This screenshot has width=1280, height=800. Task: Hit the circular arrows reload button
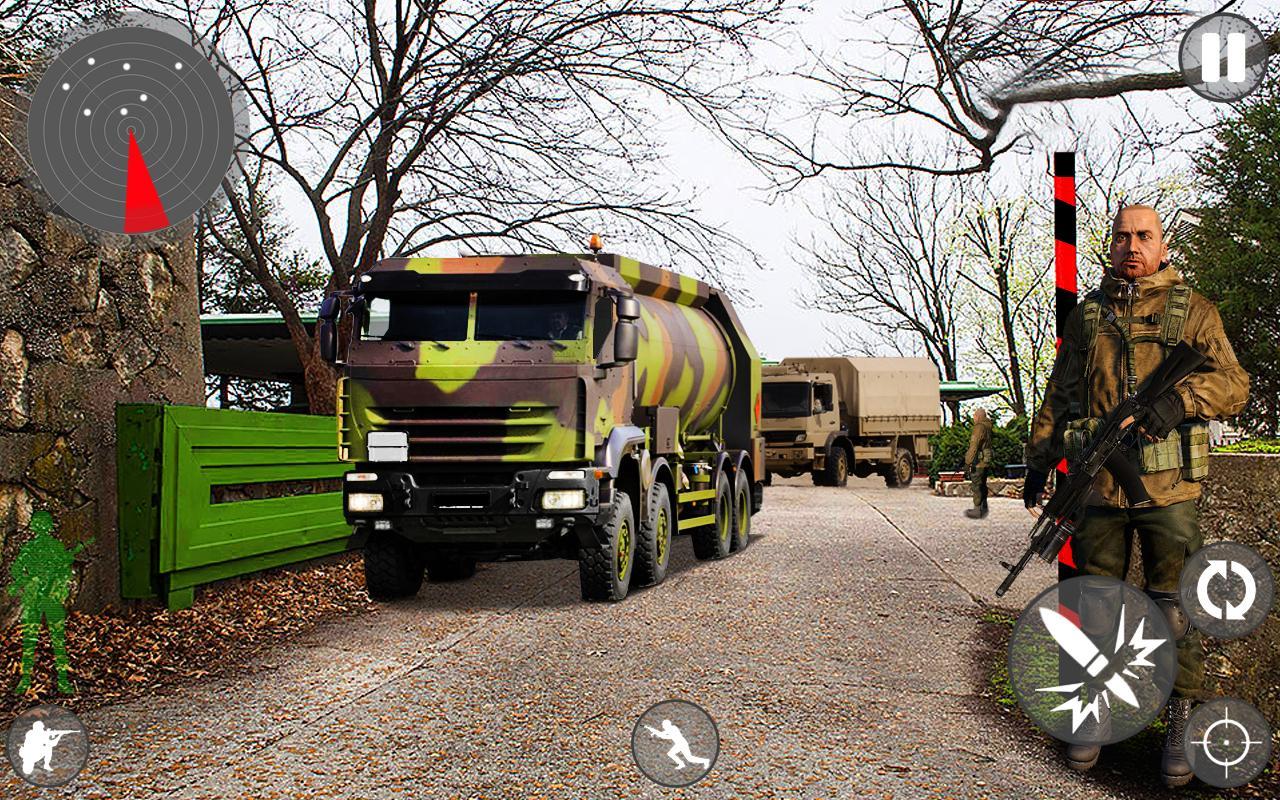pos(1225,590)
